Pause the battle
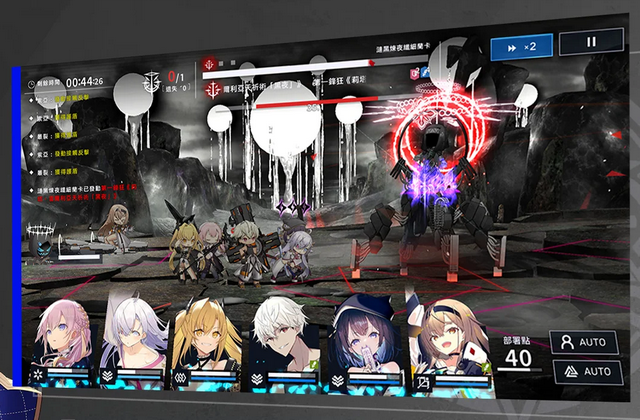Image resolution: width=640 pixels, height=420 pixels. tap(590, 42)
